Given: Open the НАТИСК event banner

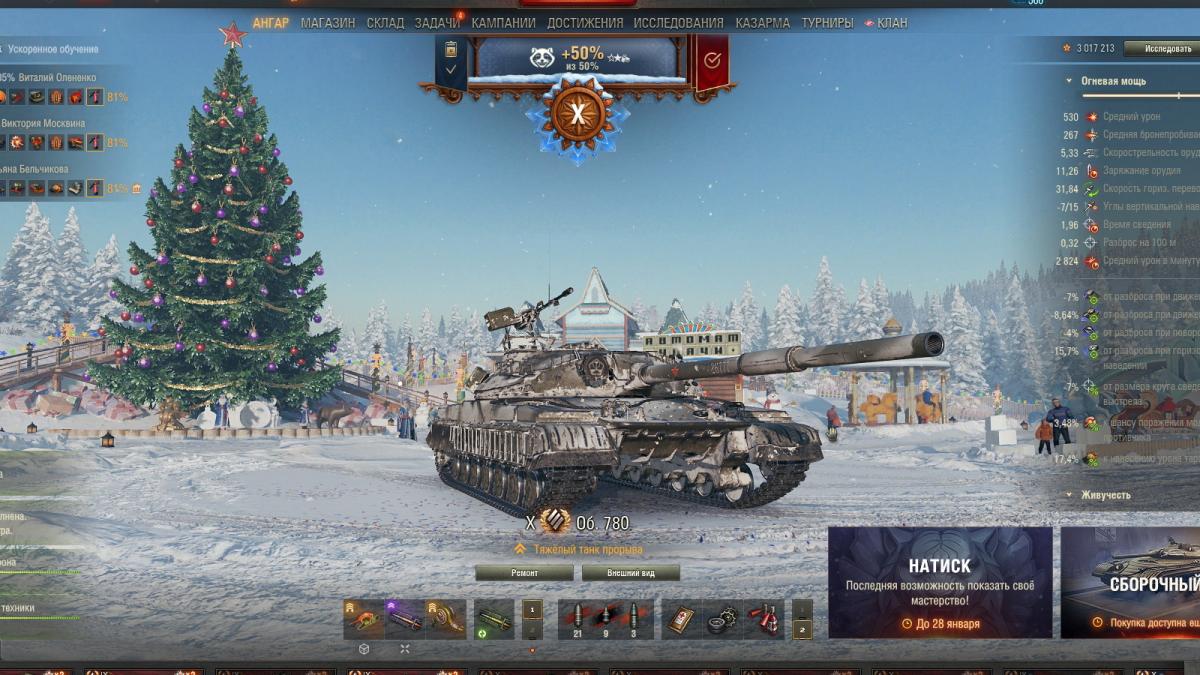Looking at the screenshot, I should (x=939, y=582).
